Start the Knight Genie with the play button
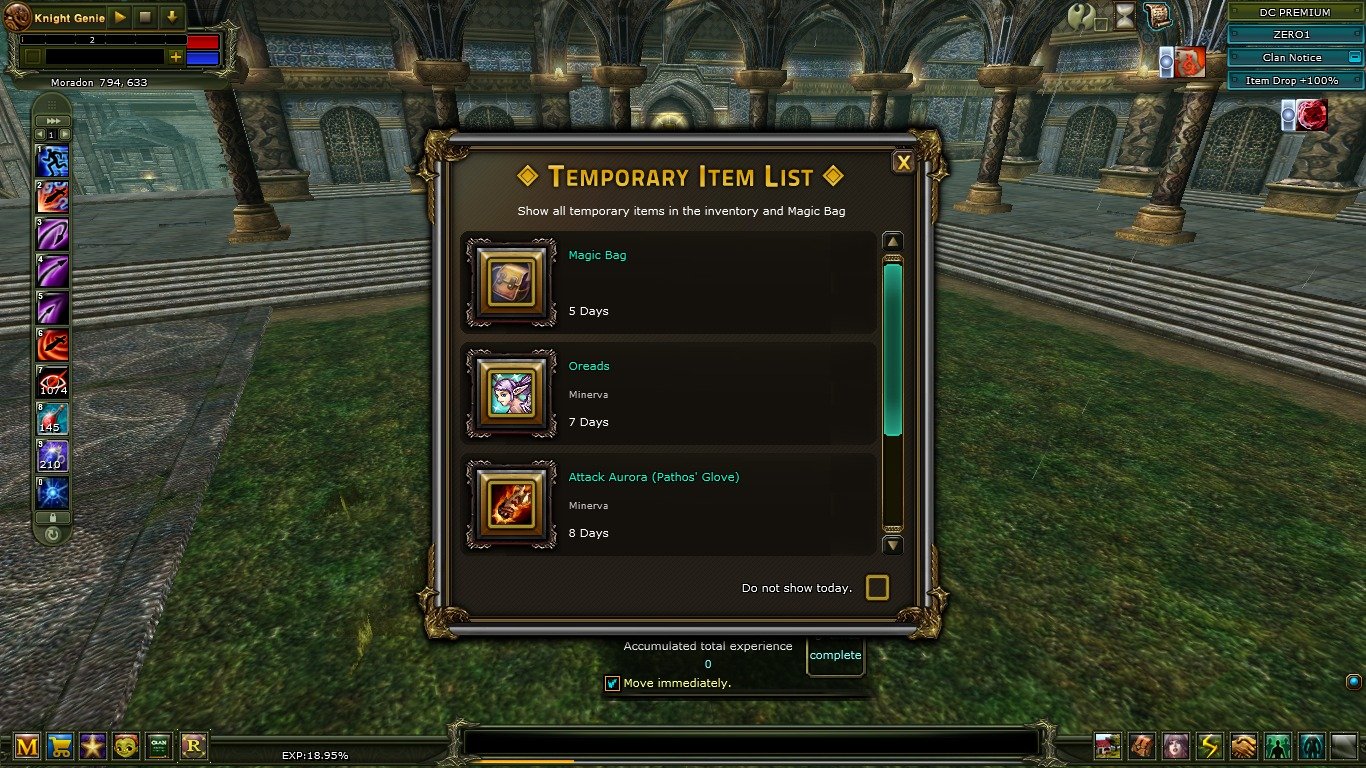 pyautogui.click(x=120, y=17)
